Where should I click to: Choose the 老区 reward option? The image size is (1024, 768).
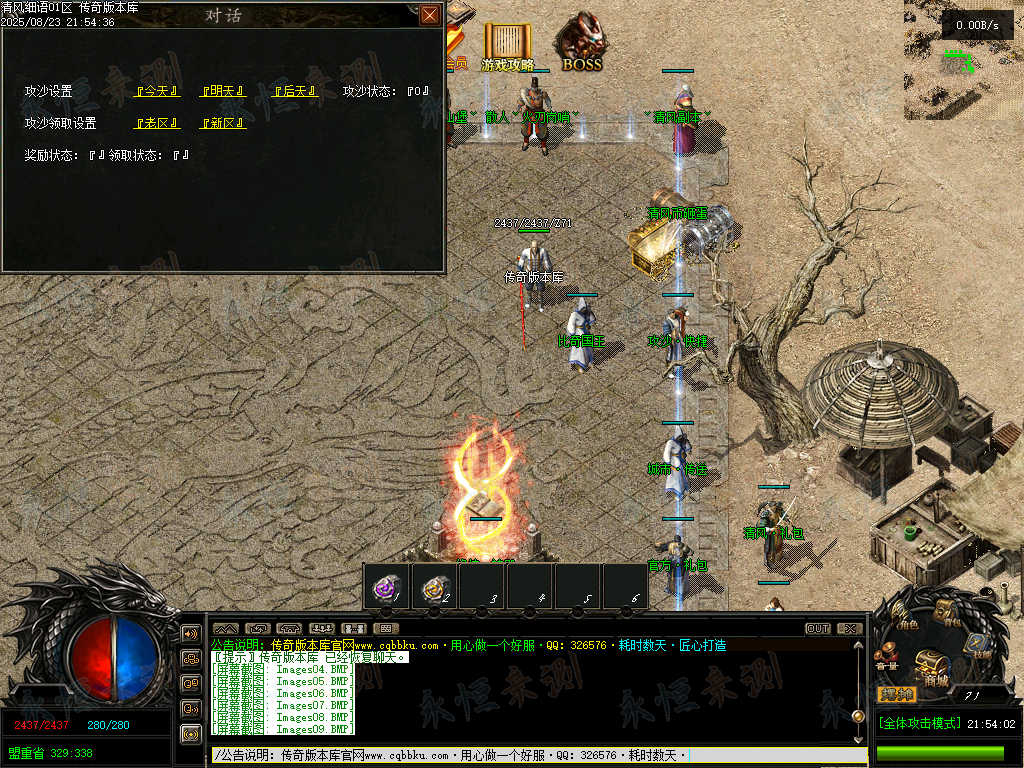pyautogui.click(x=157, y=123)
